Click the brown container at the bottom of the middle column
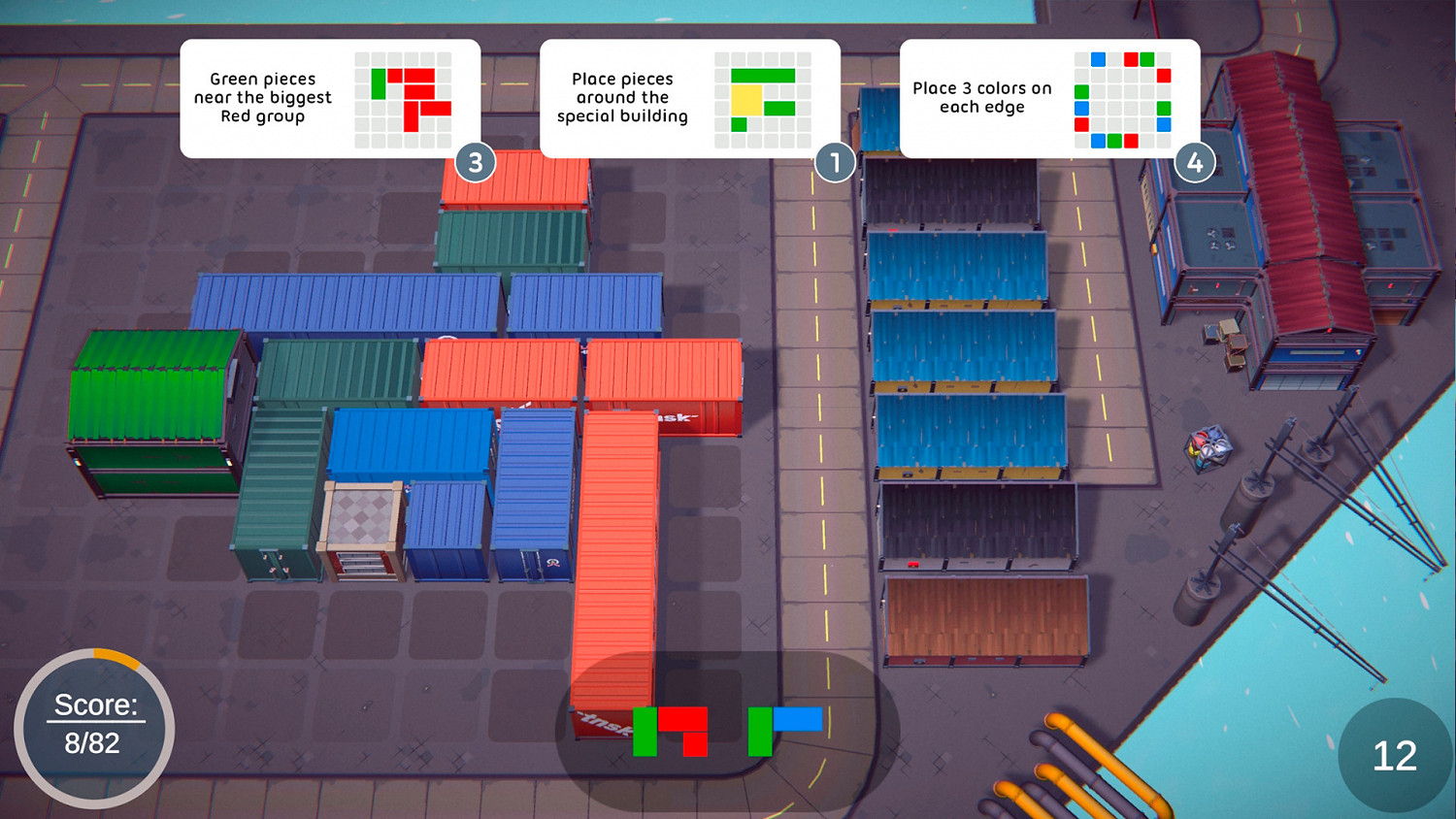The image size is (1456, 819). pyautogui.click(x=985, y=621)
